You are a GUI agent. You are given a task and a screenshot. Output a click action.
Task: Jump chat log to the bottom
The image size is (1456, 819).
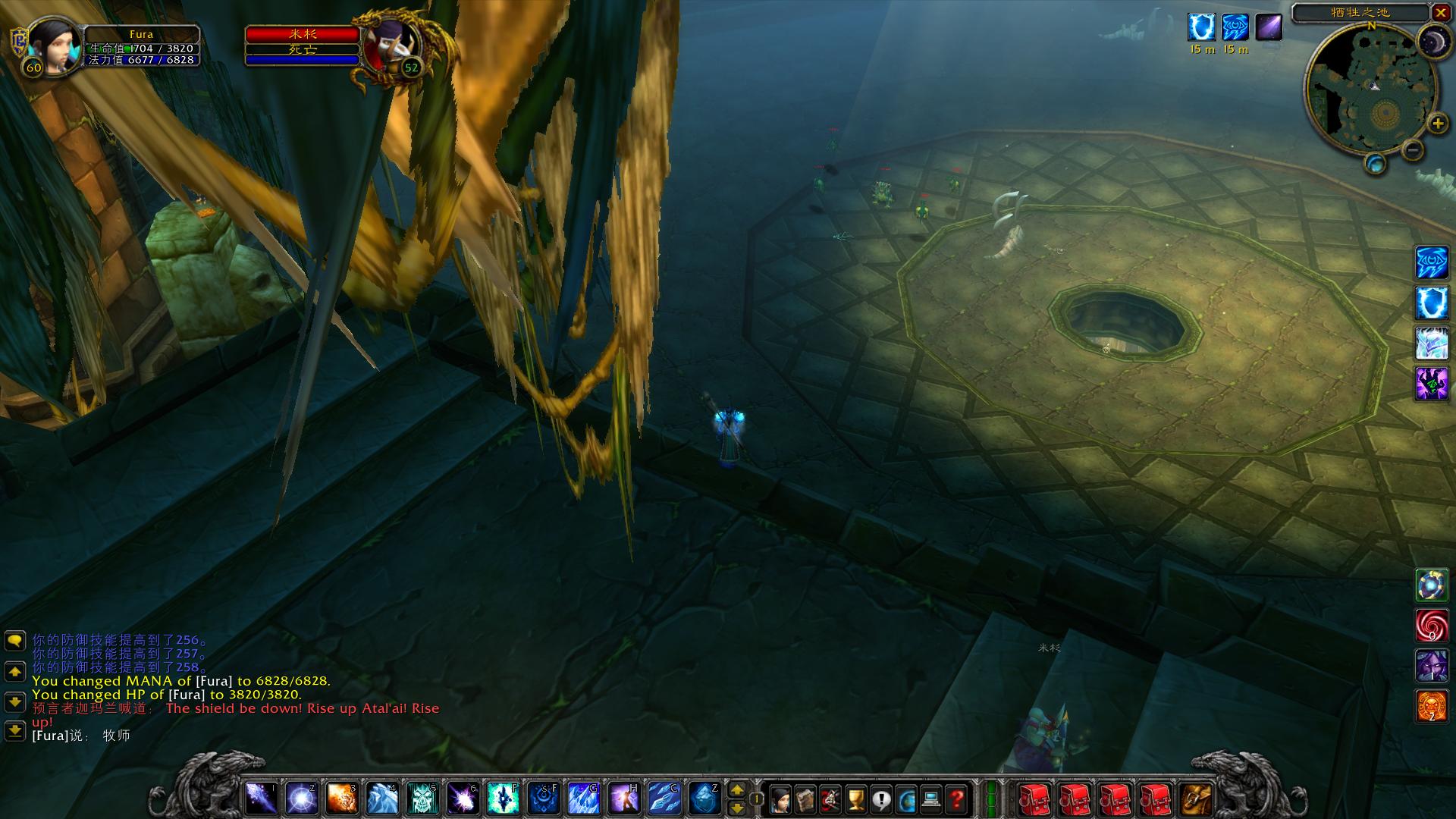pyautogui.click(x=15, y=730)
